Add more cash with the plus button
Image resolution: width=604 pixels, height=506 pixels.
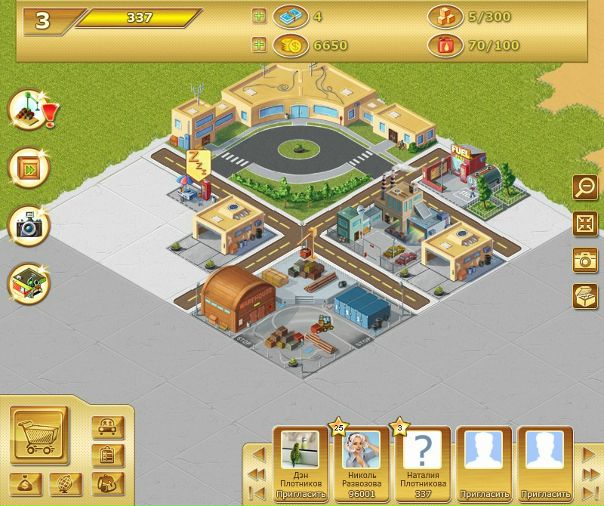click(259, 16)
